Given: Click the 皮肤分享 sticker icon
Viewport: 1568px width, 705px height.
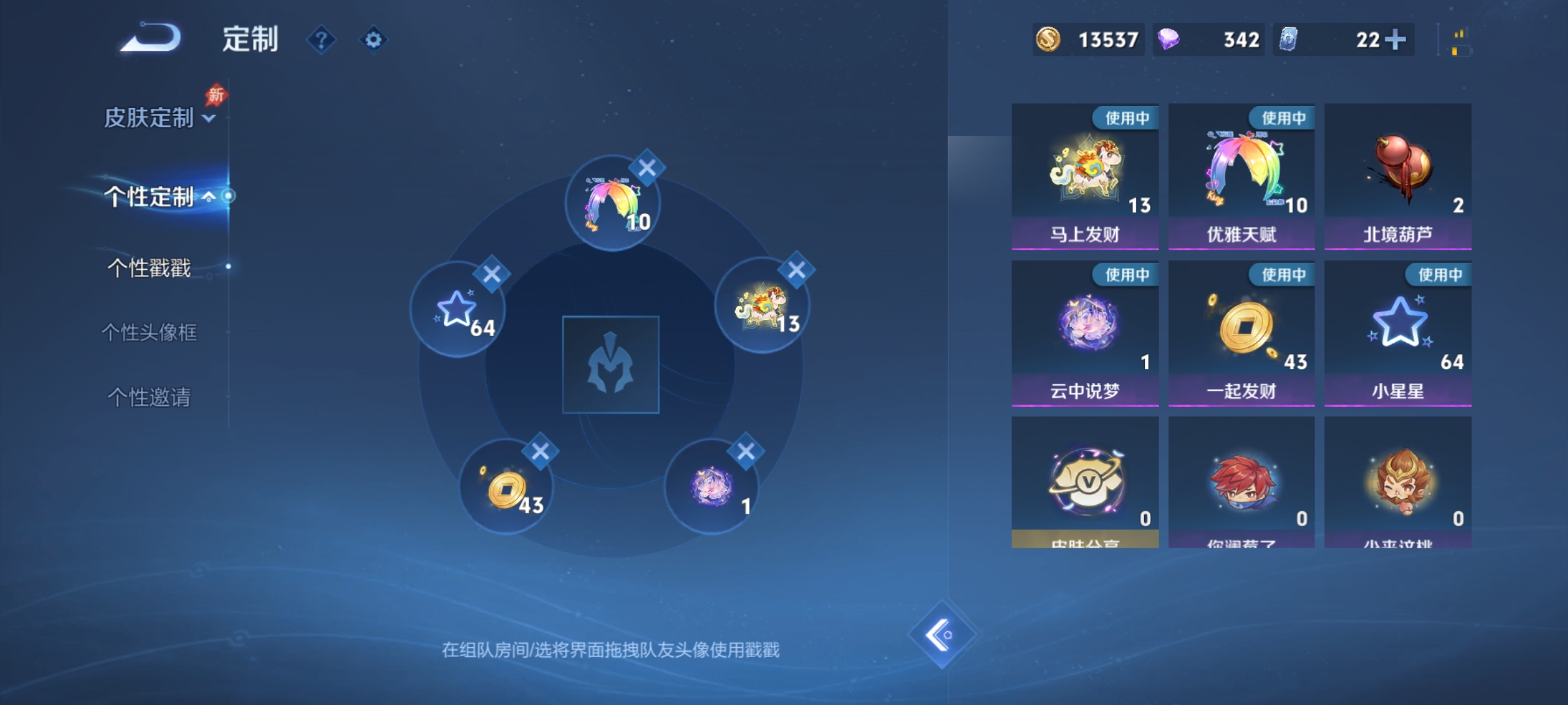Looking at the screenshot, I should (x=1084, y=485).
